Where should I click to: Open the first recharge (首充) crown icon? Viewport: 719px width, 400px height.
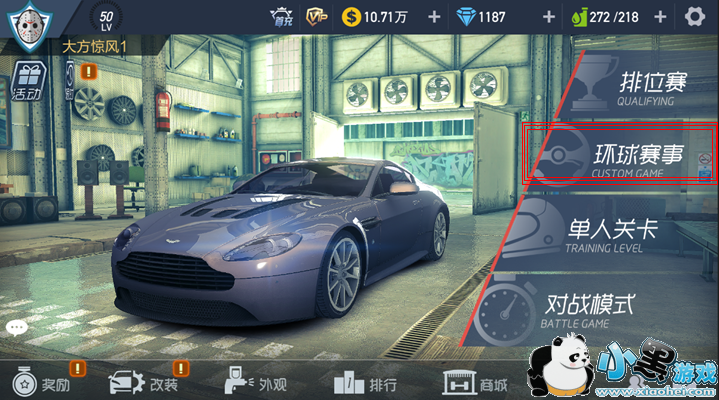point(282,16)
